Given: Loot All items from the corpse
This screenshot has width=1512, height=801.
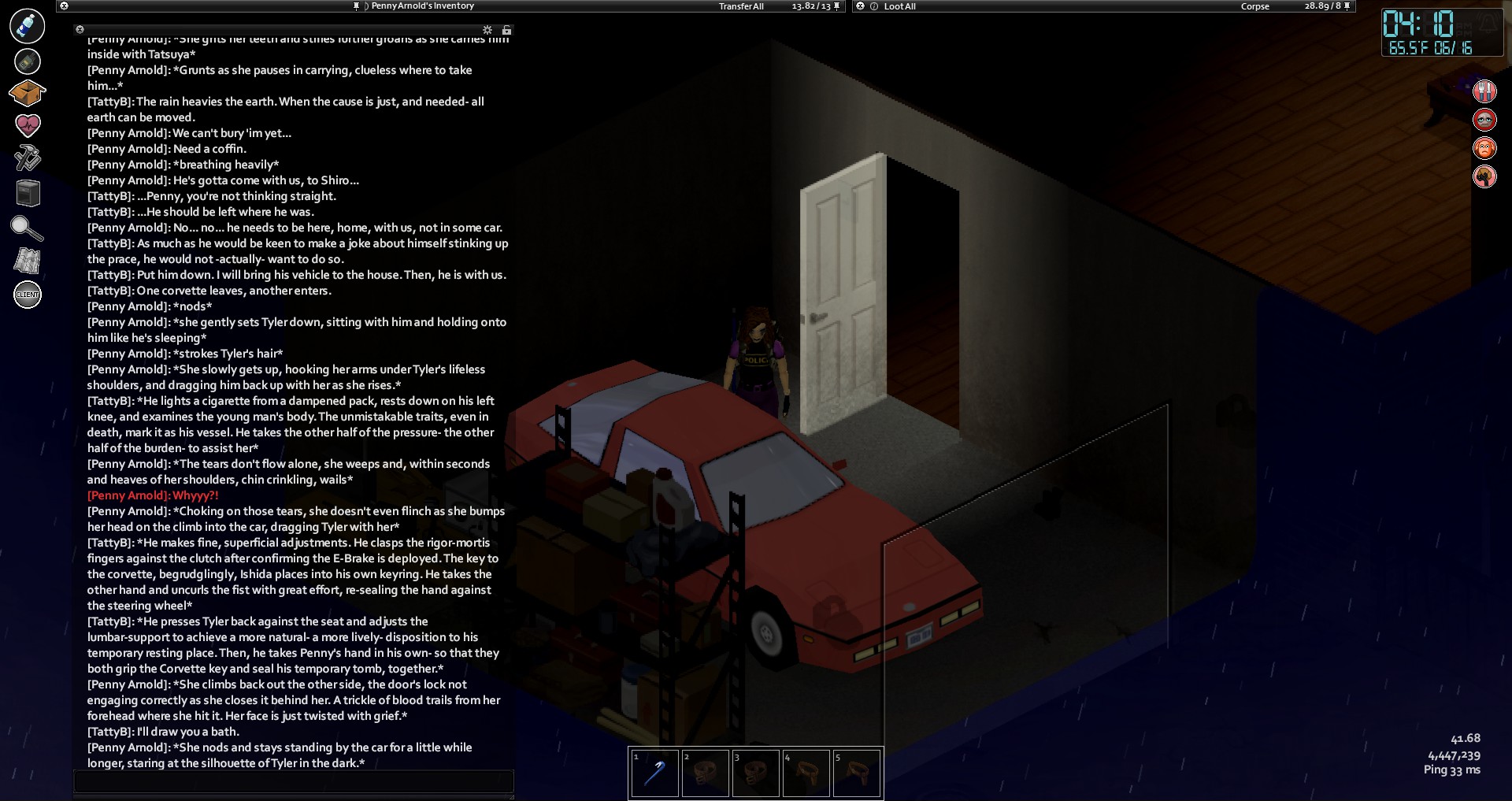Looking at the screenshot, I should 899,6.
